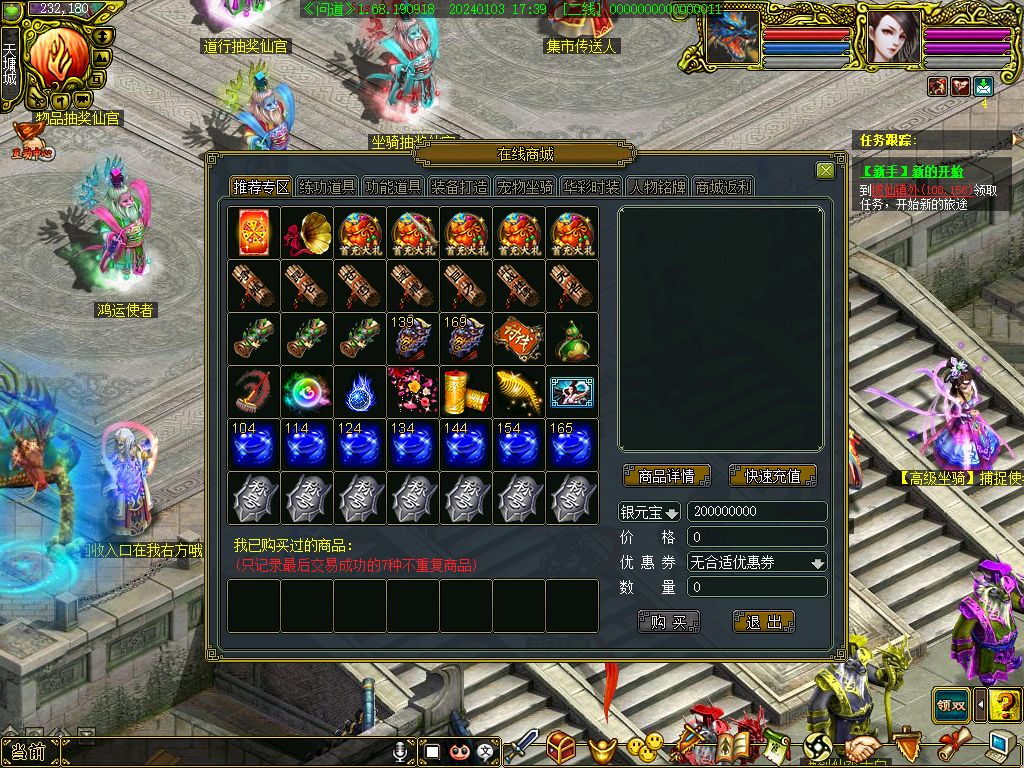Choose the blue orb item numbered 104
Image resolution: width=1024 pixels, height=768 pixels.
coord(254,445)
